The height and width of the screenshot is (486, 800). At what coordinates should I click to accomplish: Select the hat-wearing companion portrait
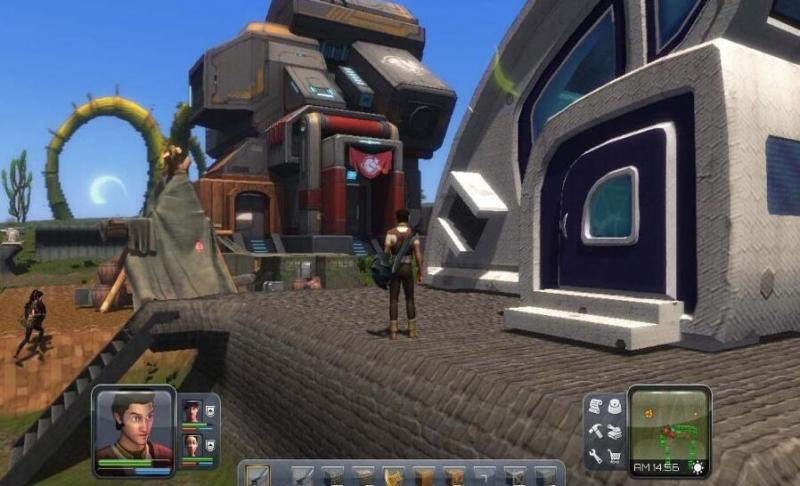[191, 411]
